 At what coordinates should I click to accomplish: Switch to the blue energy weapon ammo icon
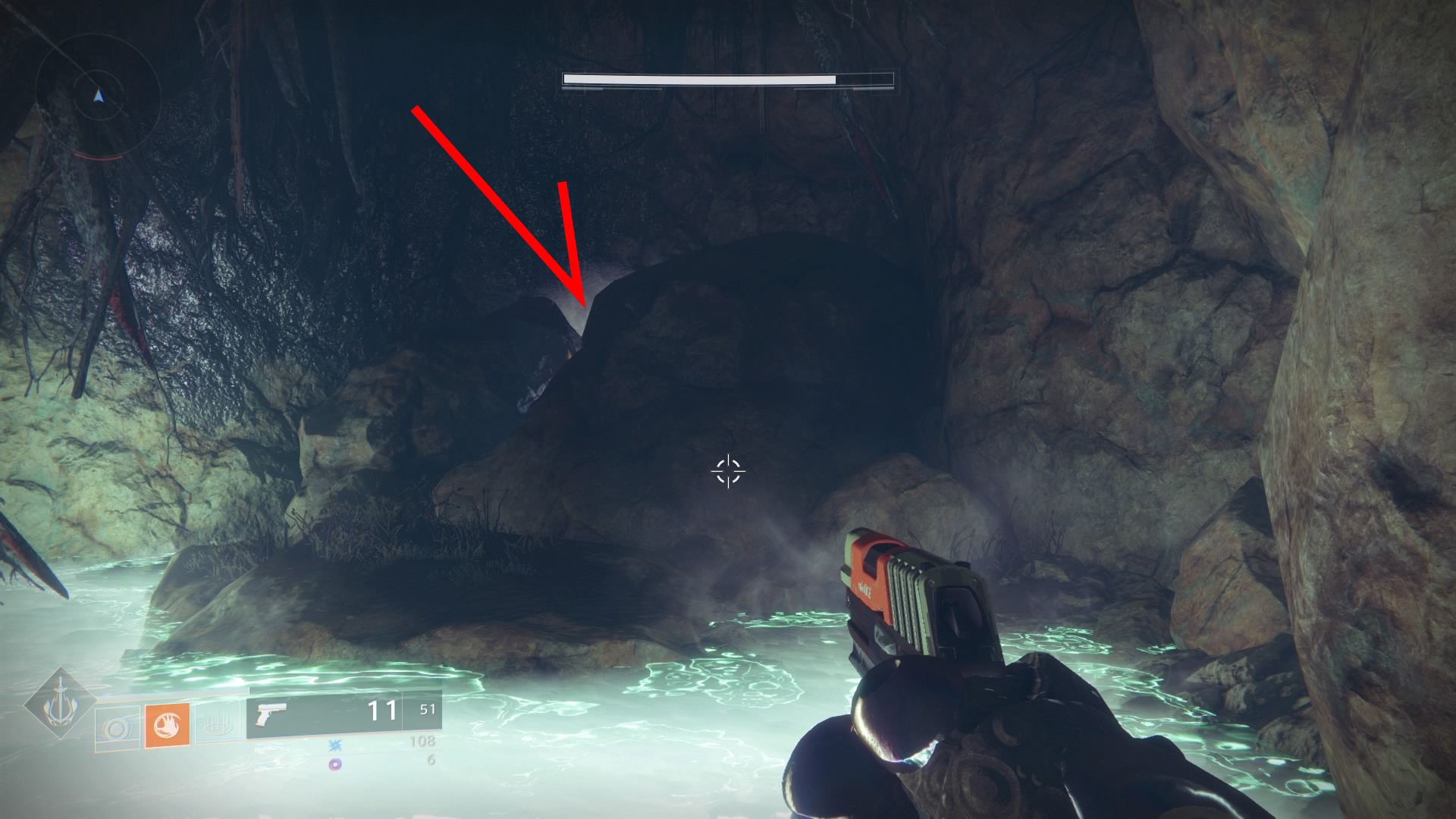[335, 745]
